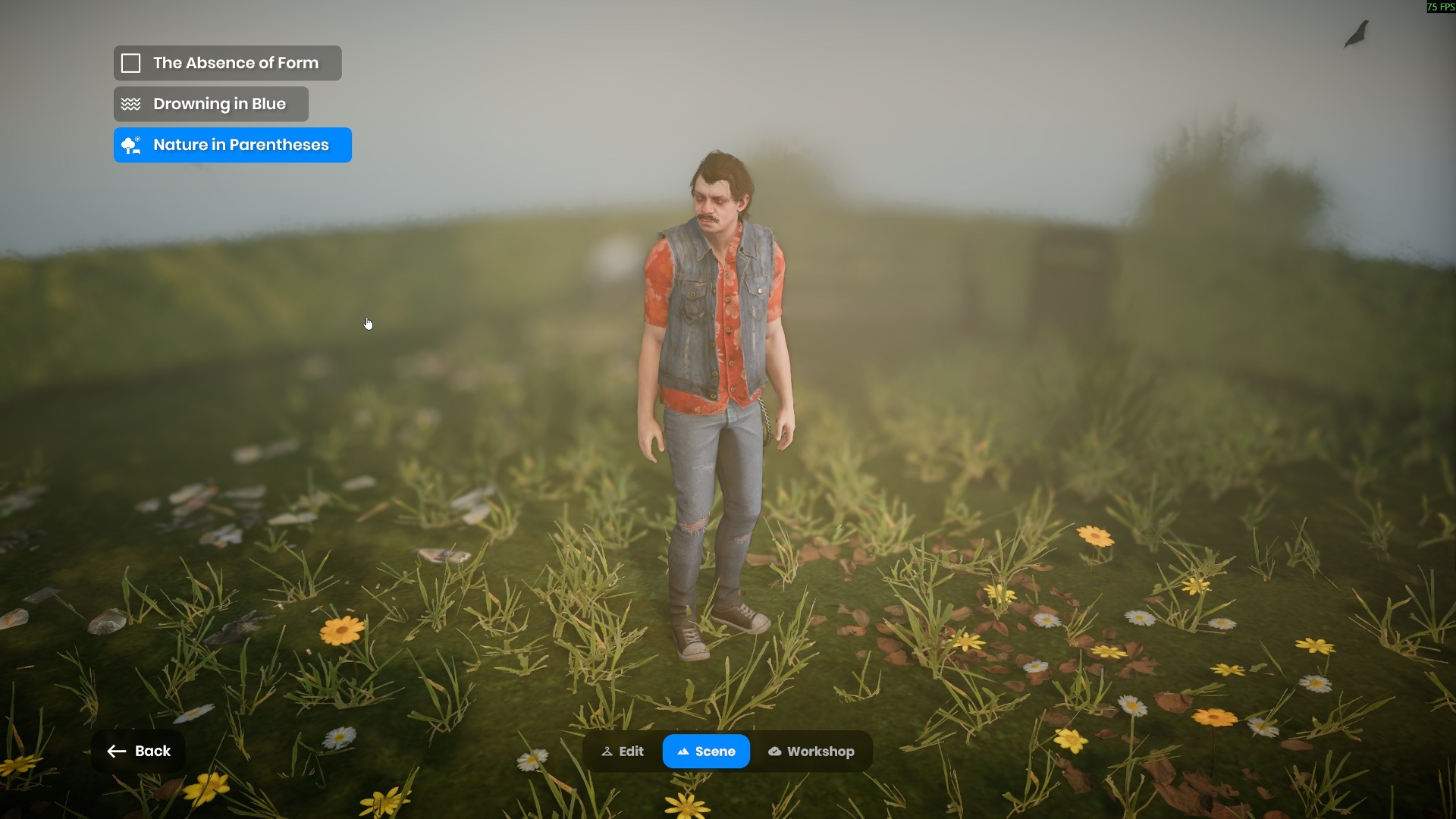Show the Workshop tab
Screen dimensions: 1456x819
pyautogui.click(x=811, y=752)
